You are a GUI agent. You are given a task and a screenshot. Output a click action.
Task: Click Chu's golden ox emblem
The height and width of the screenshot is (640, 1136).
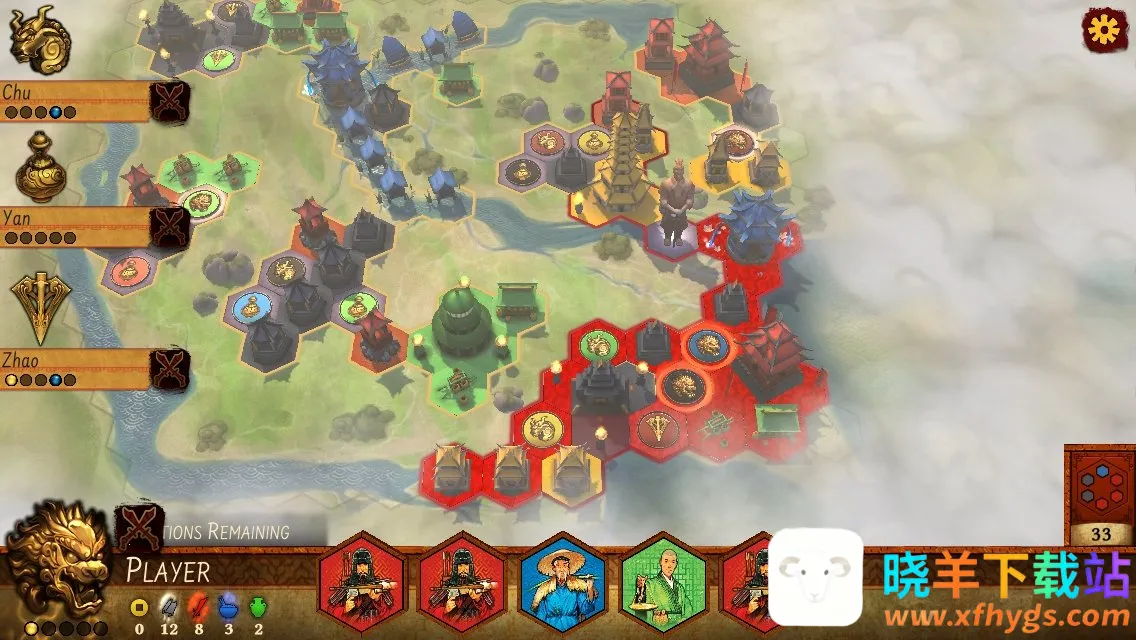tap(33, 40)
